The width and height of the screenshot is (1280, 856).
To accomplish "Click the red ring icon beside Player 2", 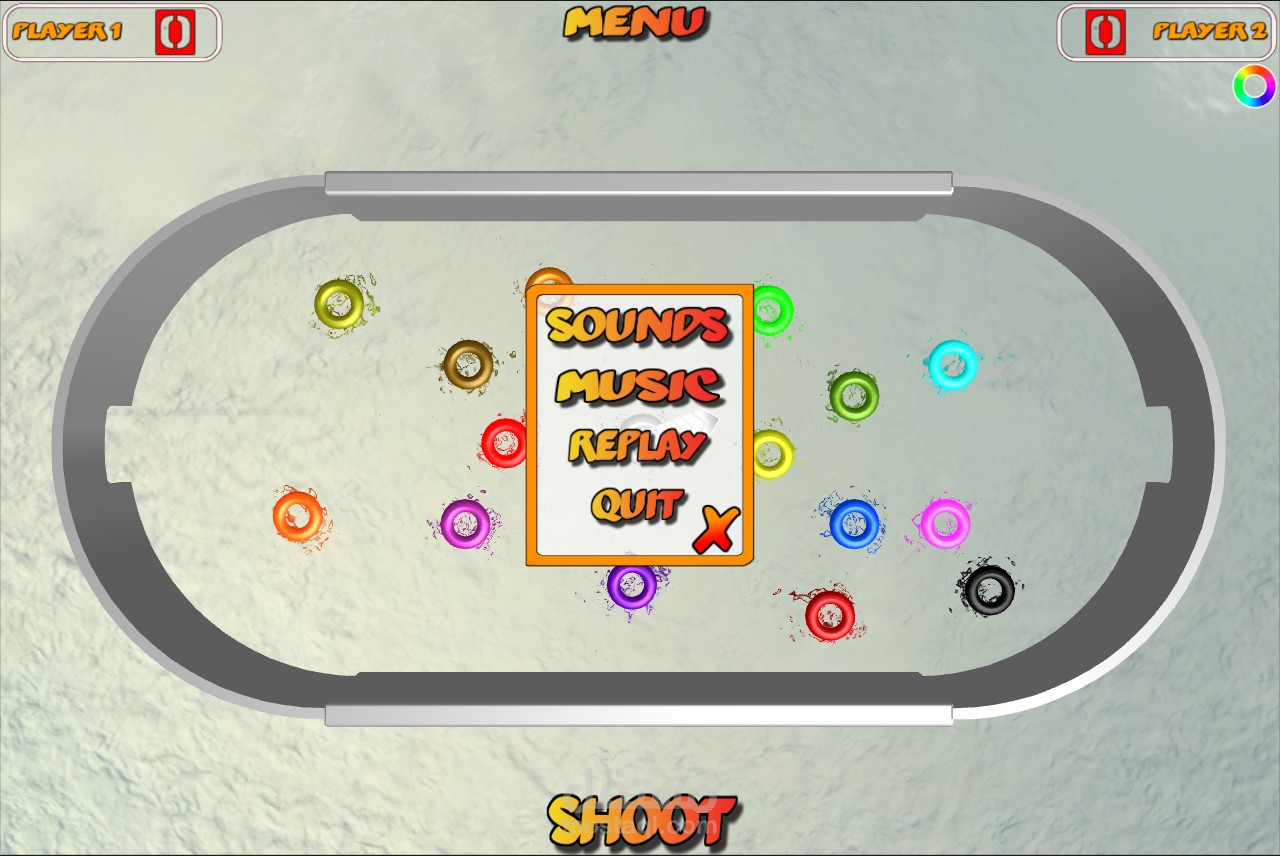I will (x=1106, y=31).
